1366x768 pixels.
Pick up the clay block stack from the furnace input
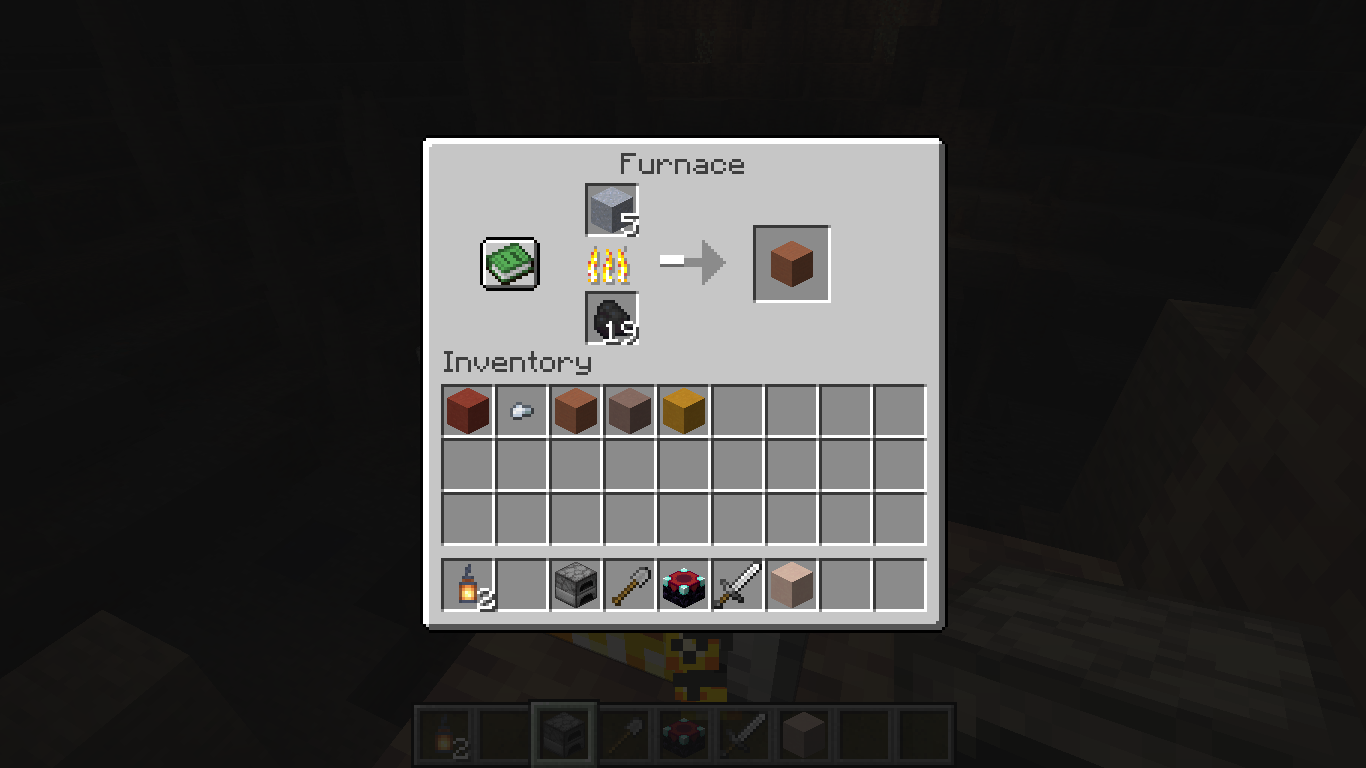tap(611, 210)
